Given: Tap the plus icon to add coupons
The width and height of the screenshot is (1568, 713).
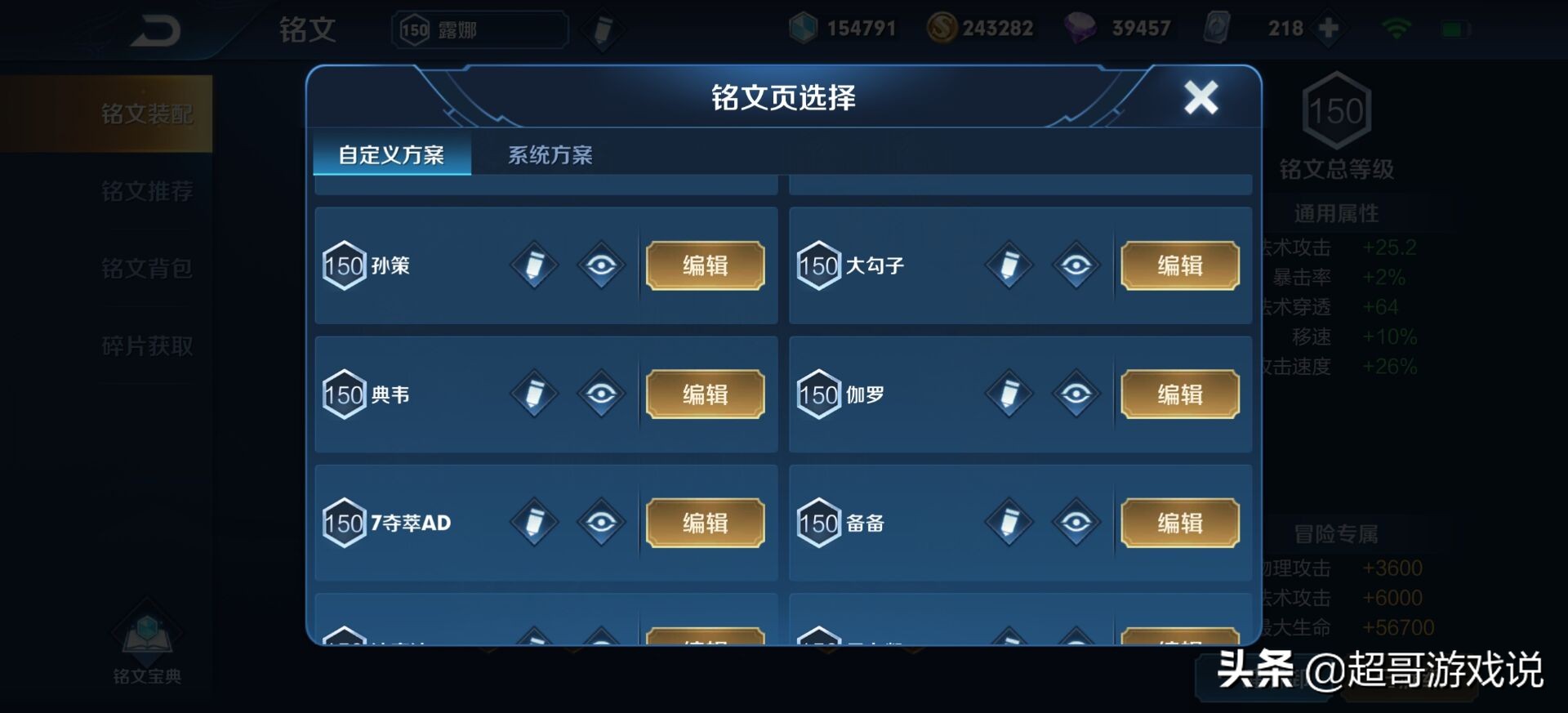Looking at the screenshot, I should tap(1328, 27).
